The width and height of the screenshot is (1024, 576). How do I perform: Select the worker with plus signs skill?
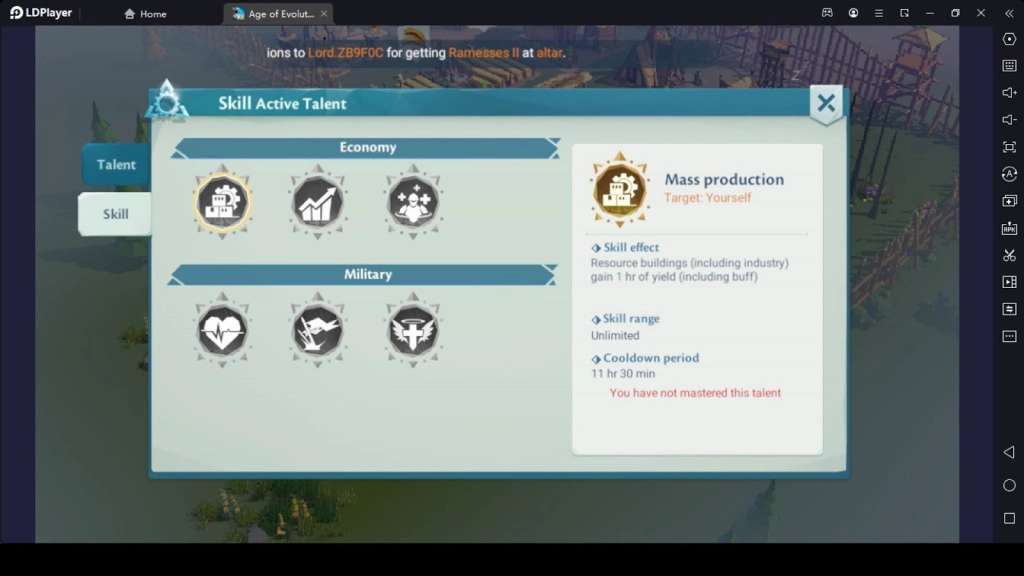413,202
